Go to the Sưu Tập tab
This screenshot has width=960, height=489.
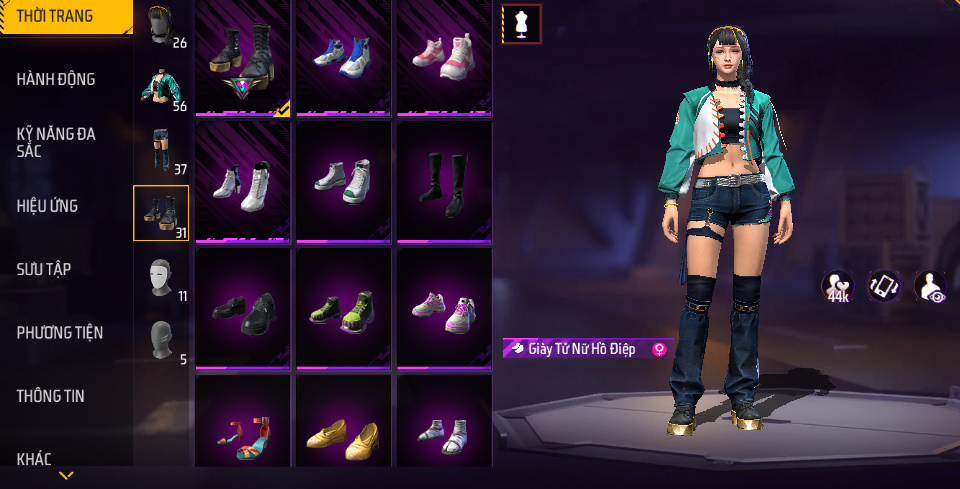[x=44, y=269]
